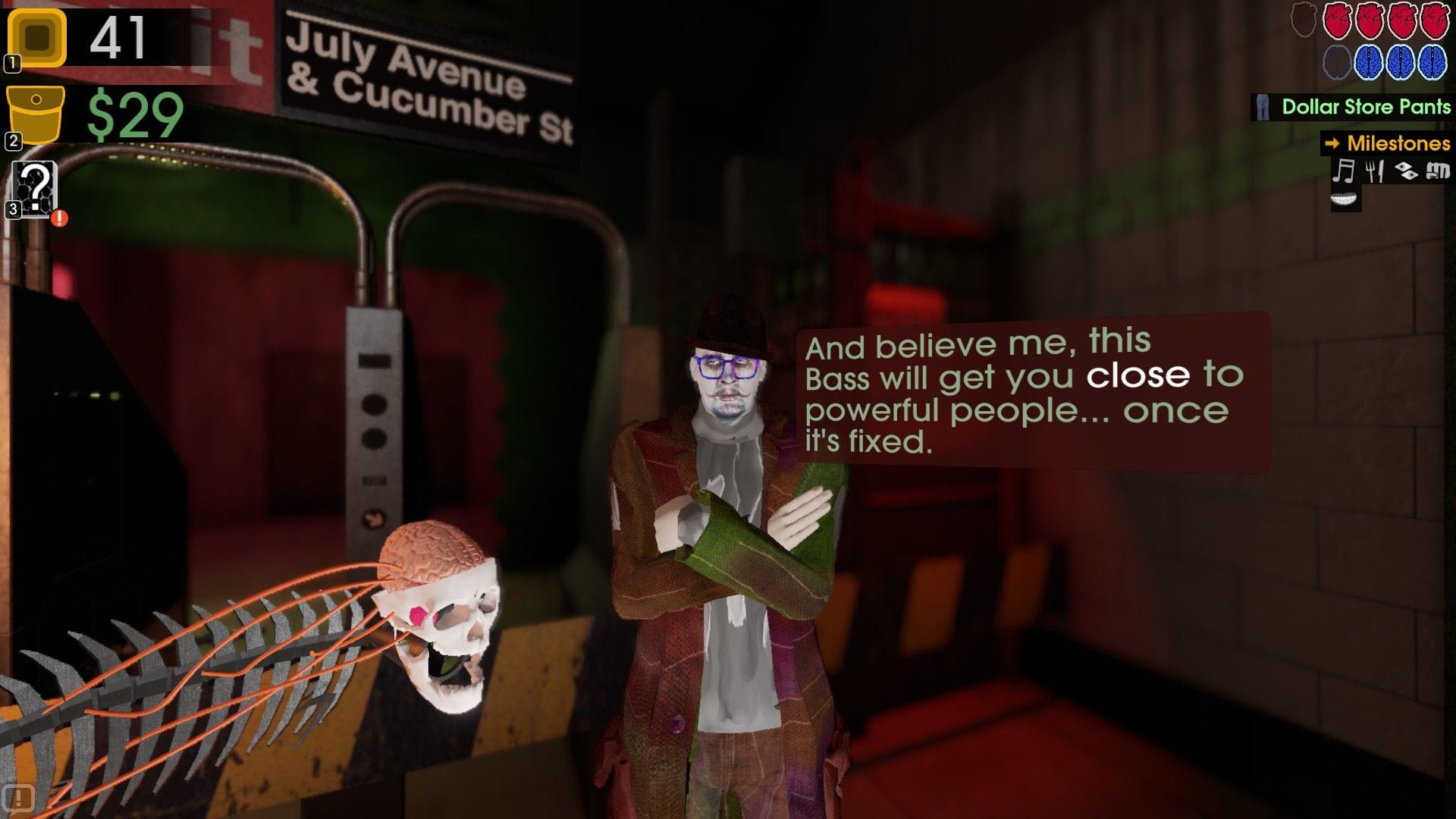
Task: Open the mystery question-mark card in slot 3
Action: point(34,188)
